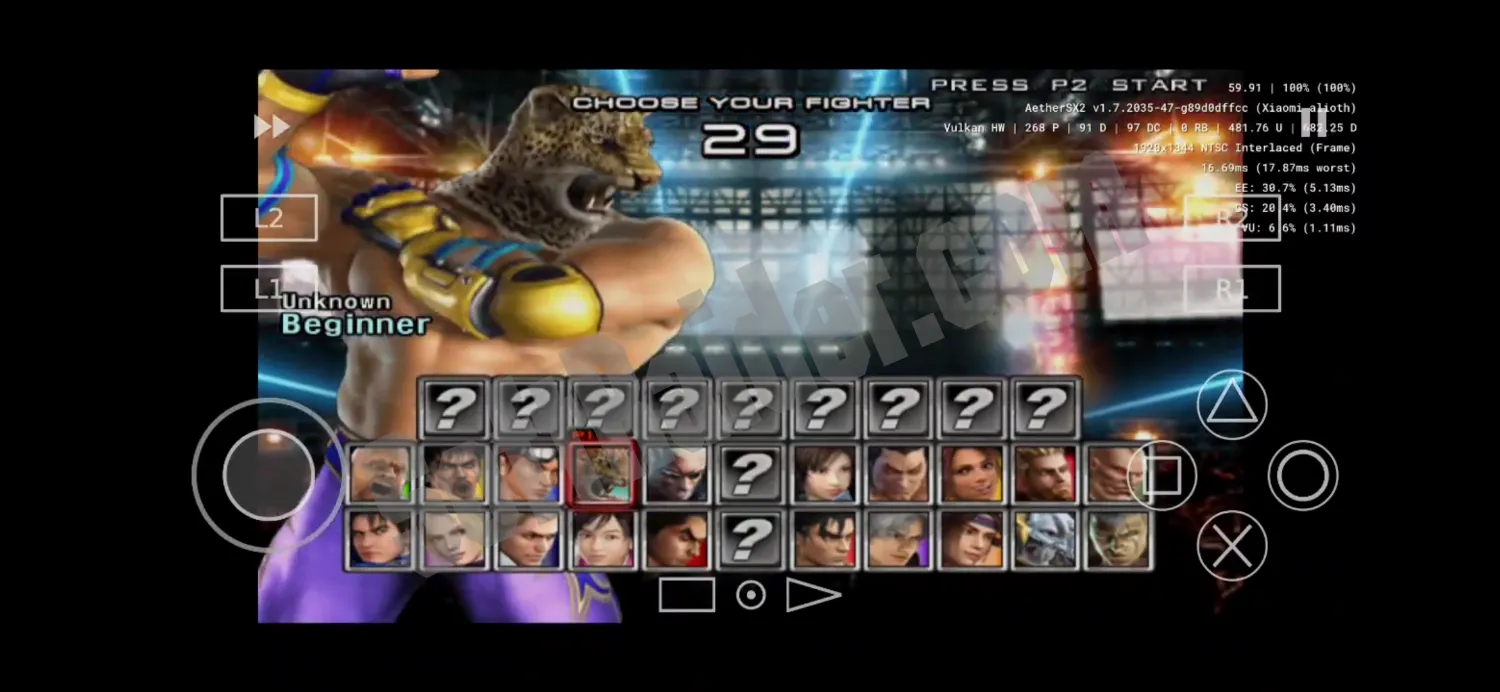This screenshot has height=692, width=1500.
Task: Select the highlighted King jaguar portrait
Action: click(602, 473)
